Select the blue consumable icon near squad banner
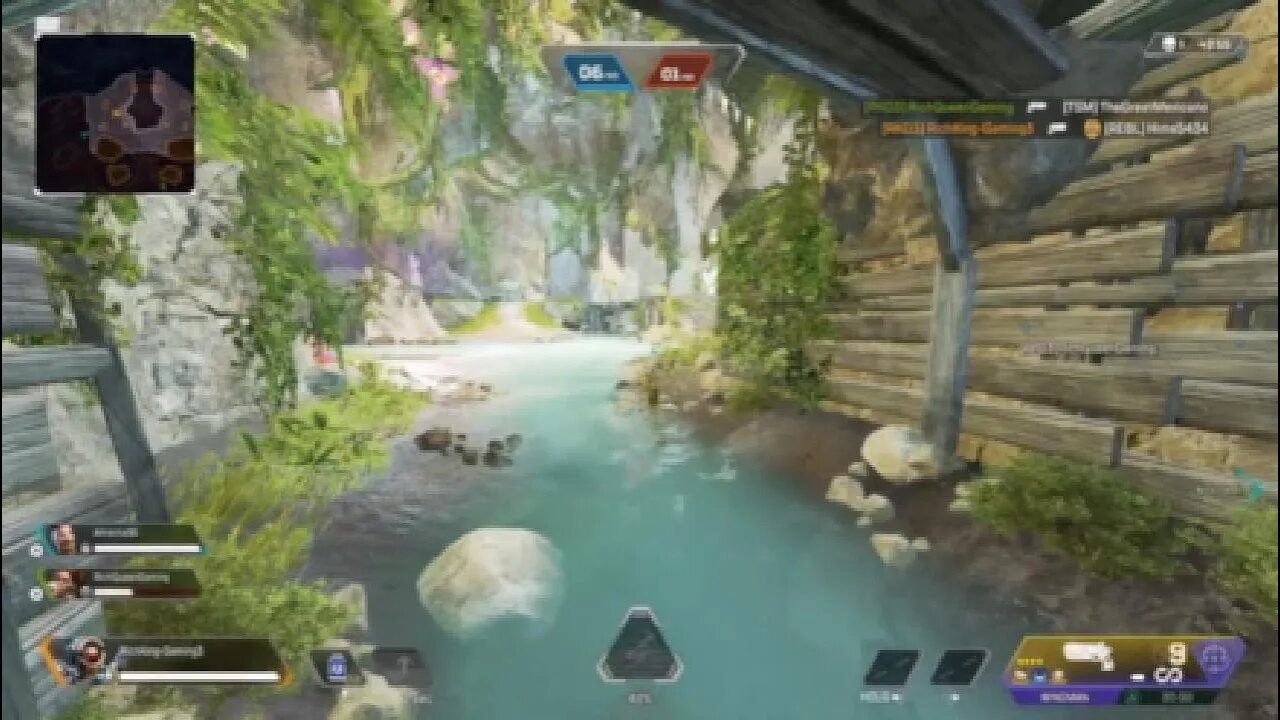 [336, 664]
